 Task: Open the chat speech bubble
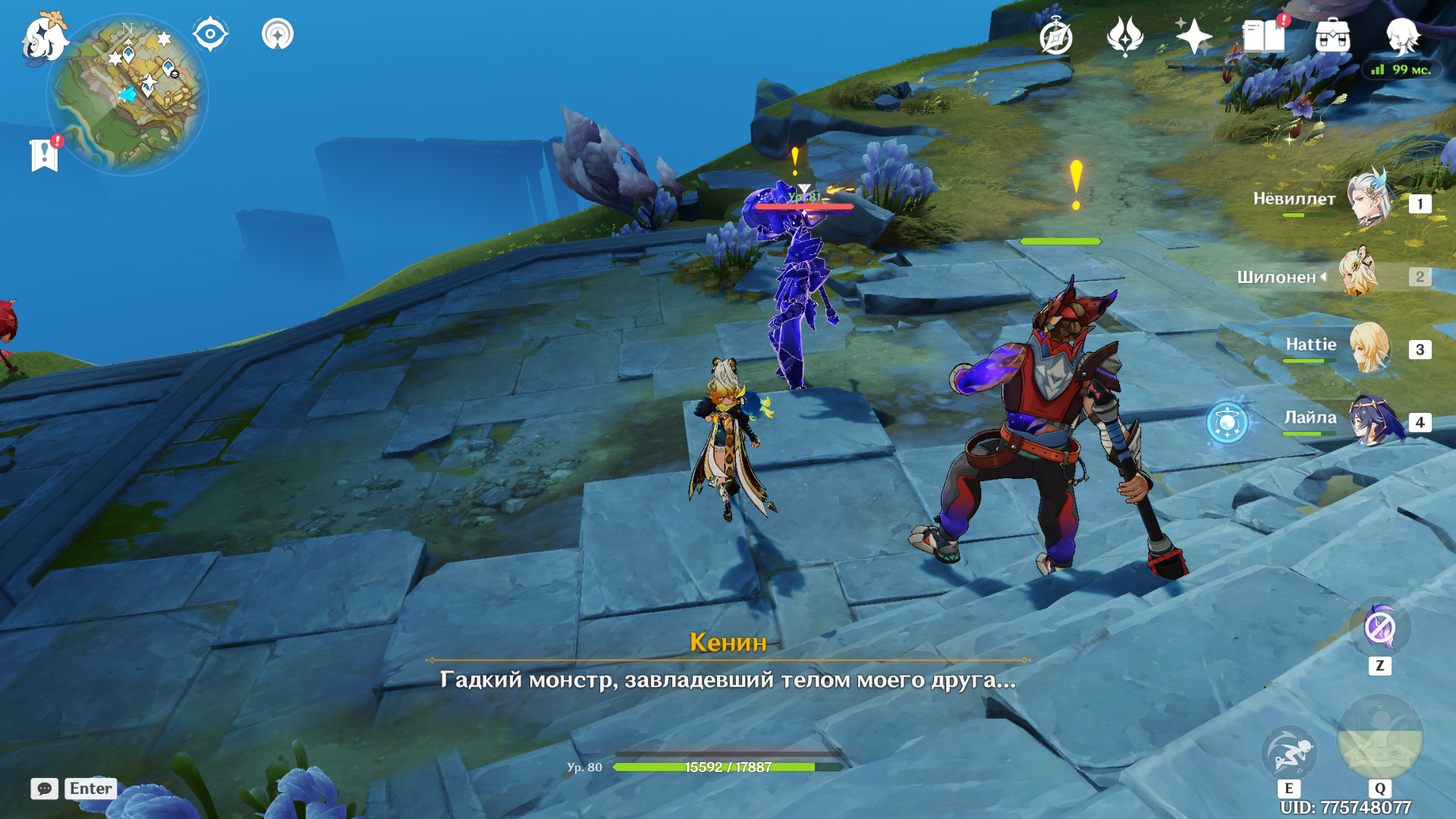(44, 789)
